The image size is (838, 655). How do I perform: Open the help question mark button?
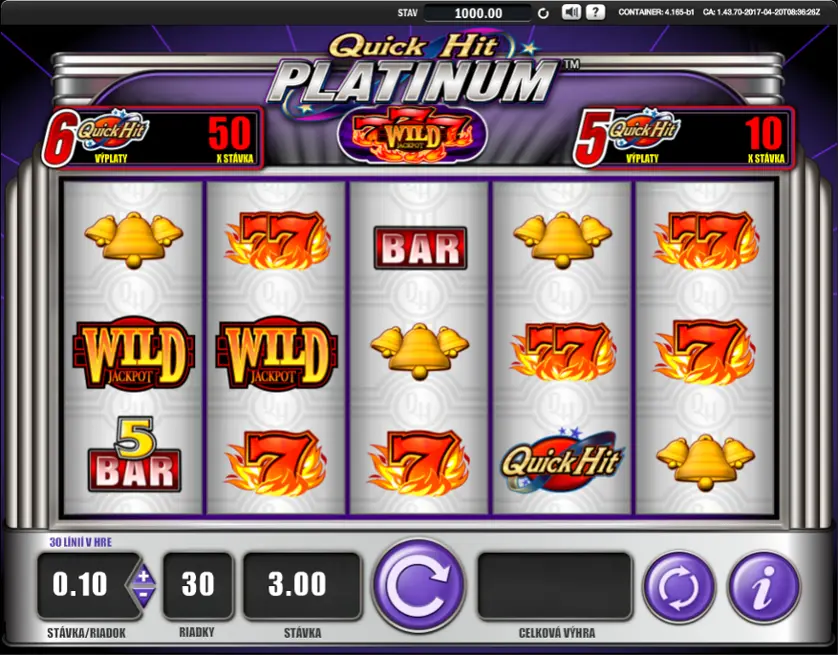tap(595, 13)
